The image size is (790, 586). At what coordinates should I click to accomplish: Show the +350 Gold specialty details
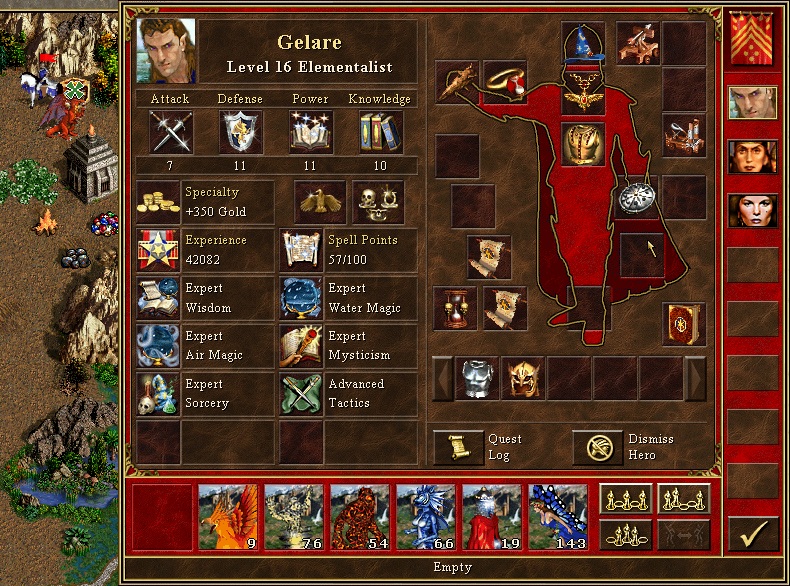[x=204, y=202]
